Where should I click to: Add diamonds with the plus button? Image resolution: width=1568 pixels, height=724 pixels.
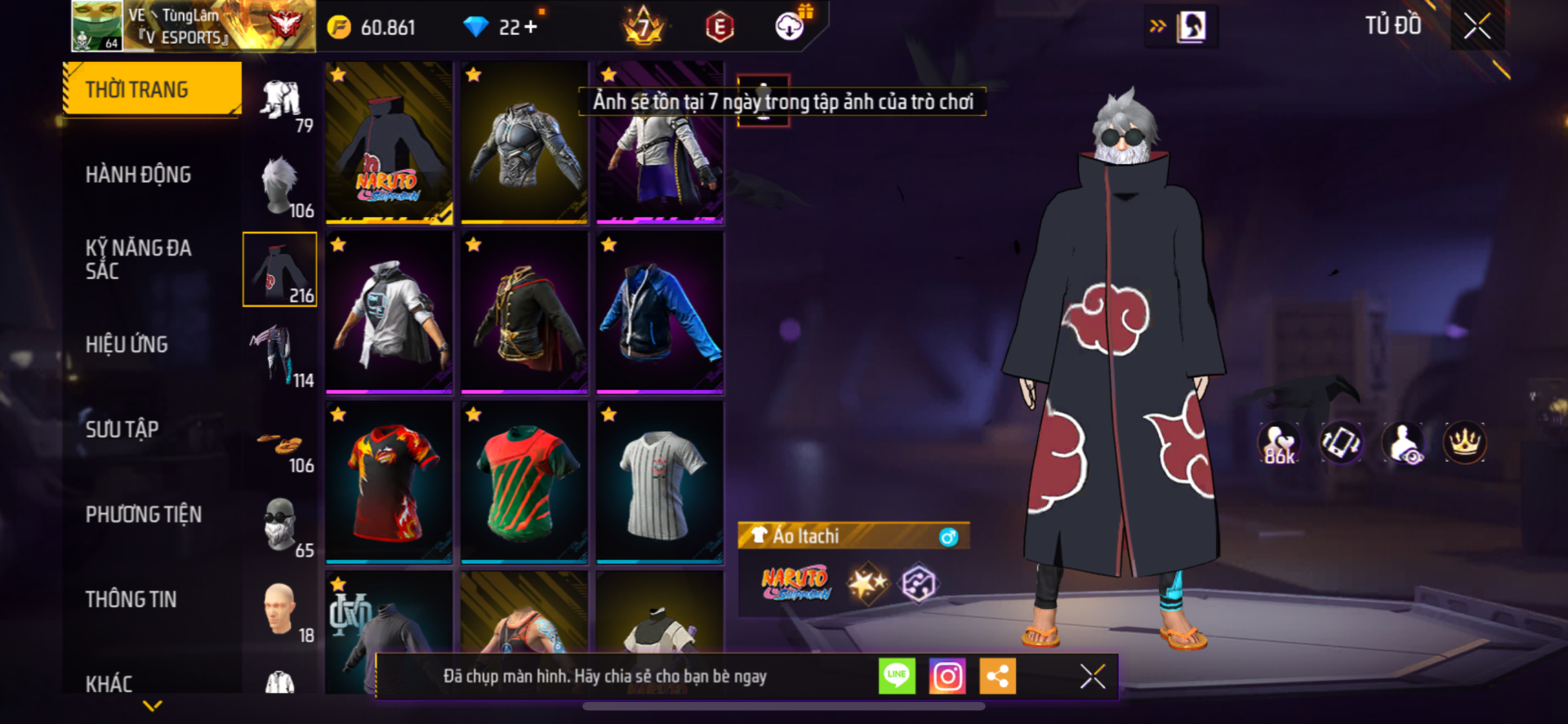pyautogui.click(x=531, y=27)
